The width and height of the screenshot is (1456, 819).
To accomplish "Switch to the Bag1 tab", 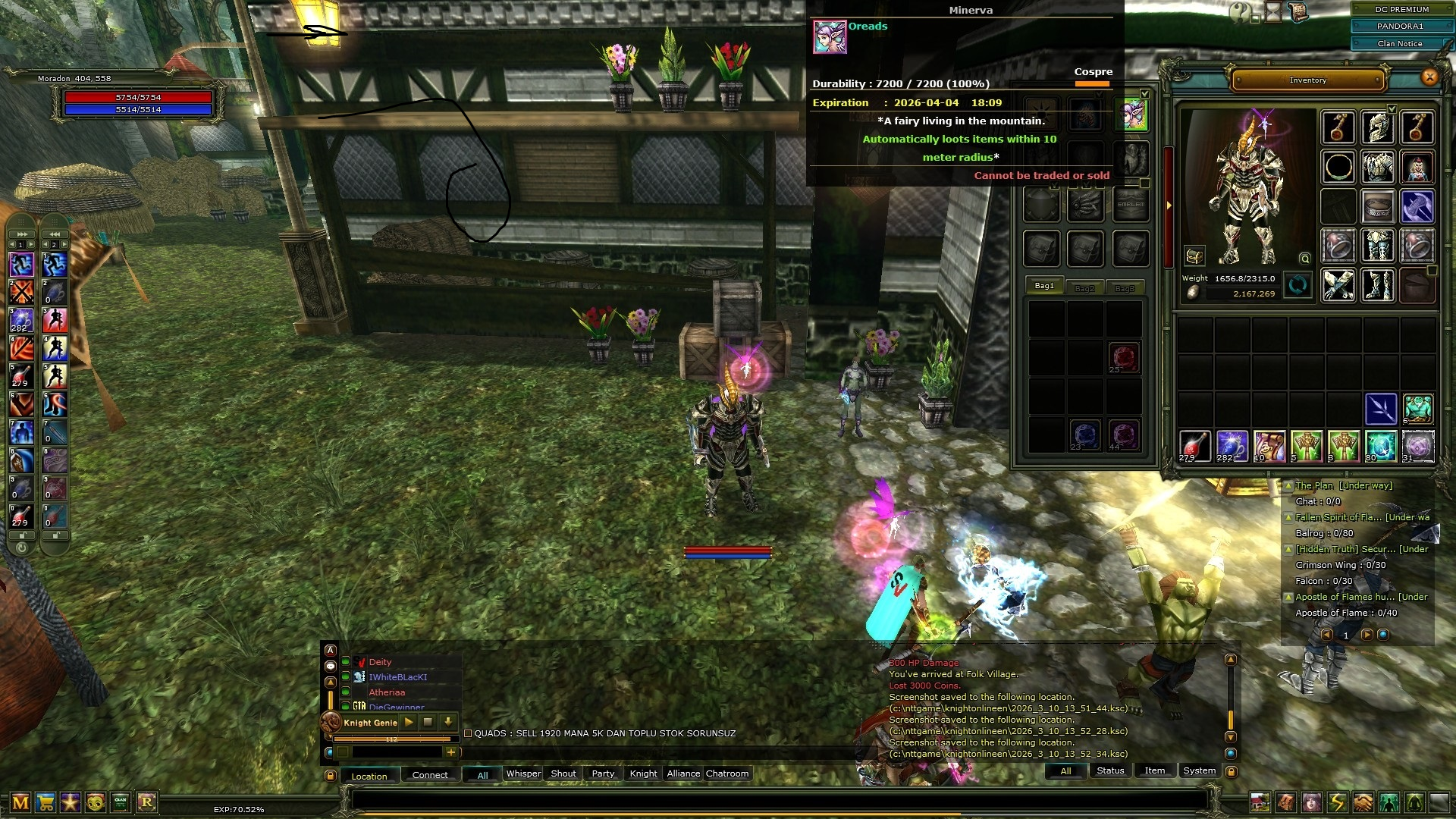I will tap(1044, 286).
